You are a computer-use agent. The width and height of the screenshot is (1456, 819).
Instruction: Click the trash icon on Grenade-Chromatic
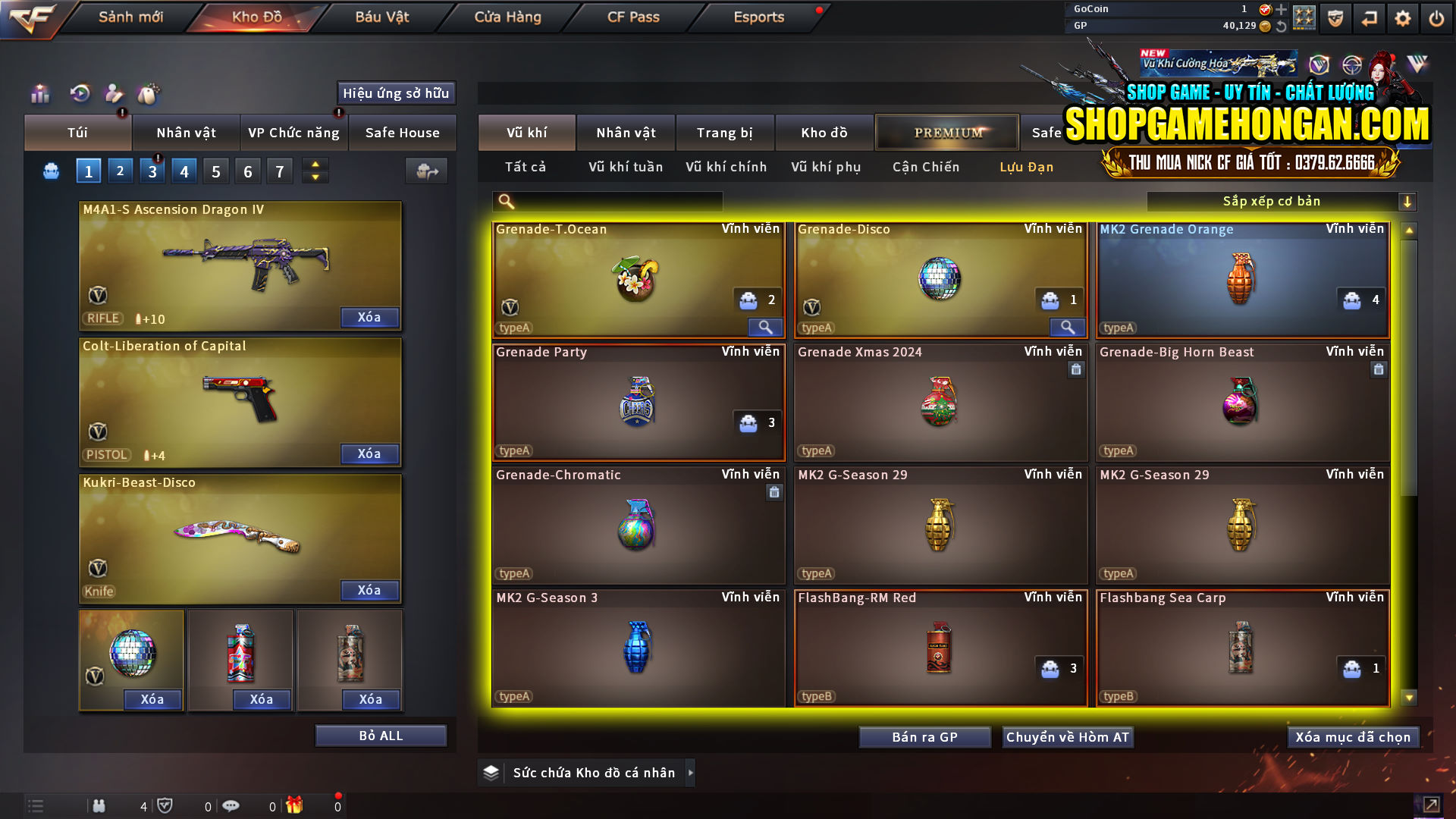point(774,492)
